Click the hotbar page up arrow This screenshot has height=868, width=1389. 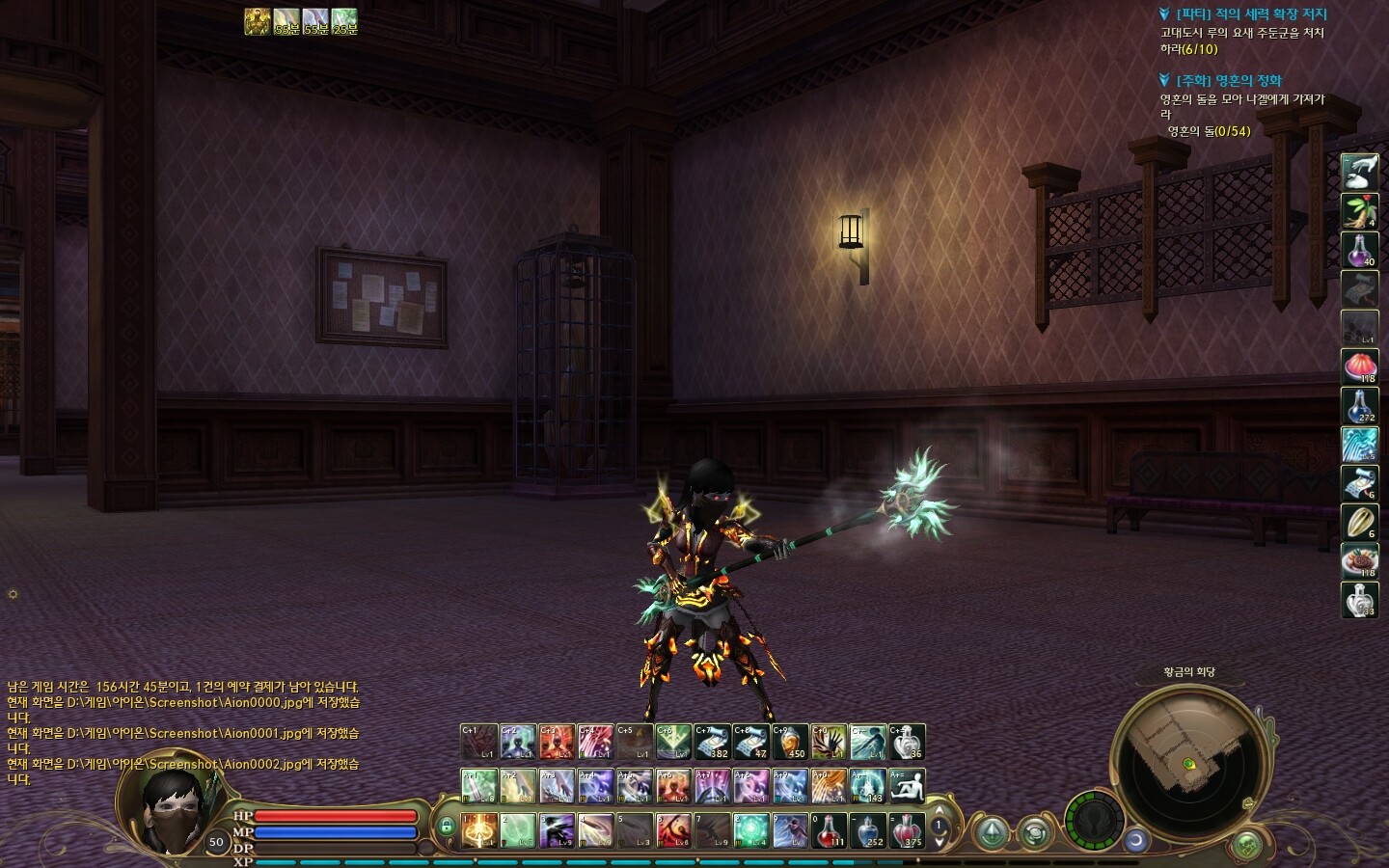pos(940,812)
